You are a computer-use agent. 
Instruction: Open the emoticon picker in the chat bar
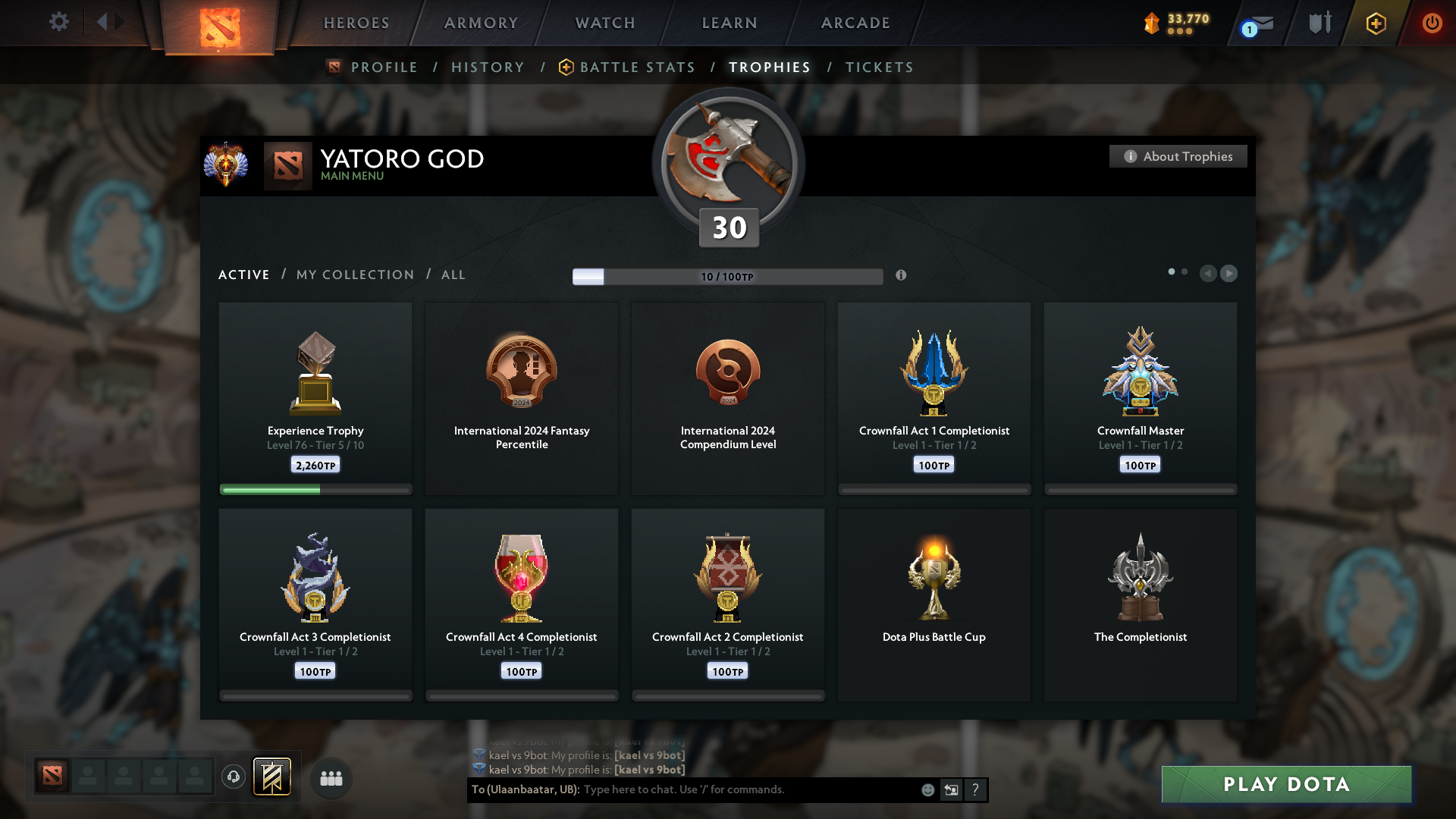[x=927, y=789]
